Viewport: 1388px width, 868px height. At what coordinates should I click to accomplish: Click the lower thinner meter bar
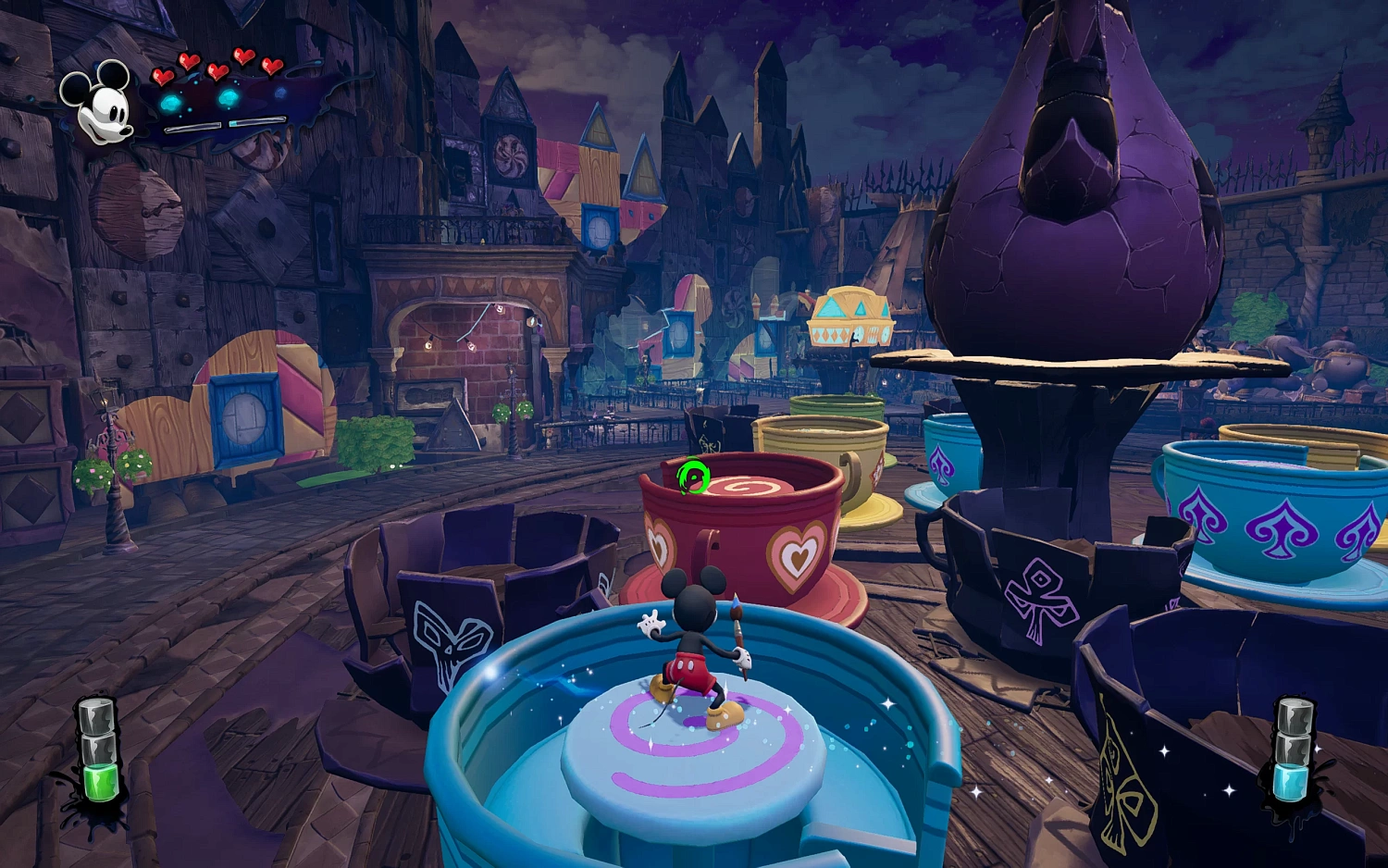point(194,130)
